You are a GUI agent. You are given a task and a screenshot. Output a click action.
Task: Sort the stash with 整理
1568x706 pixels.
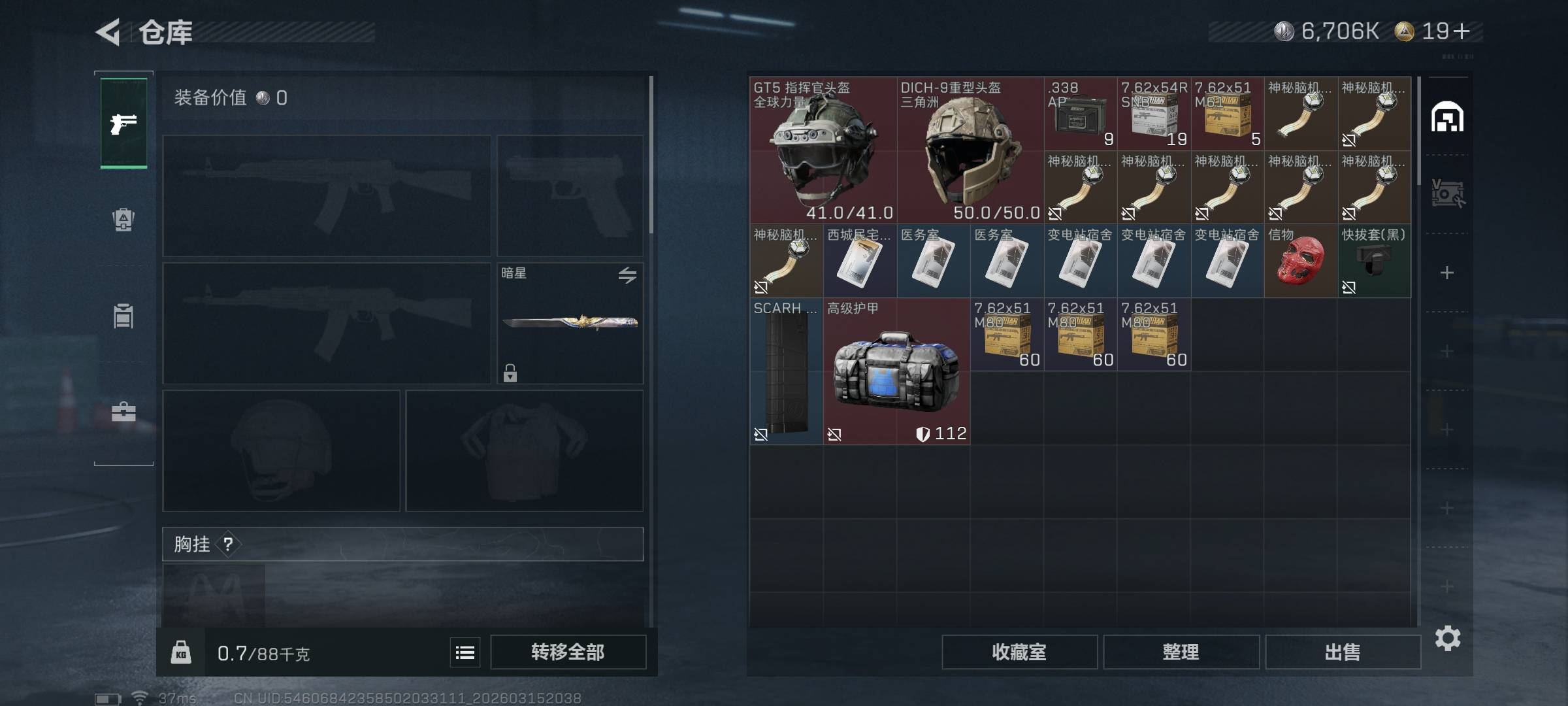(x=1181, y=652)
